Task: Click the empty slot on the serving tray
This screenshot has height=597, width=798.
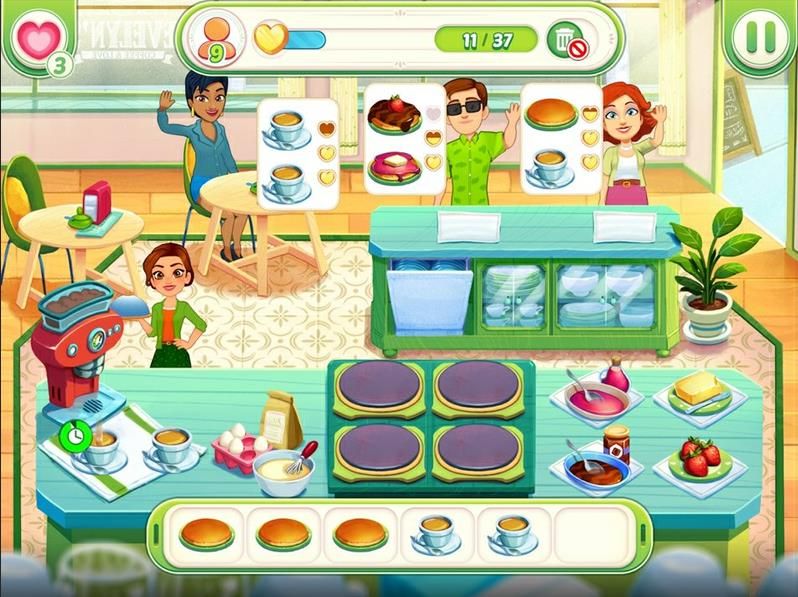Action: point(591,532)
